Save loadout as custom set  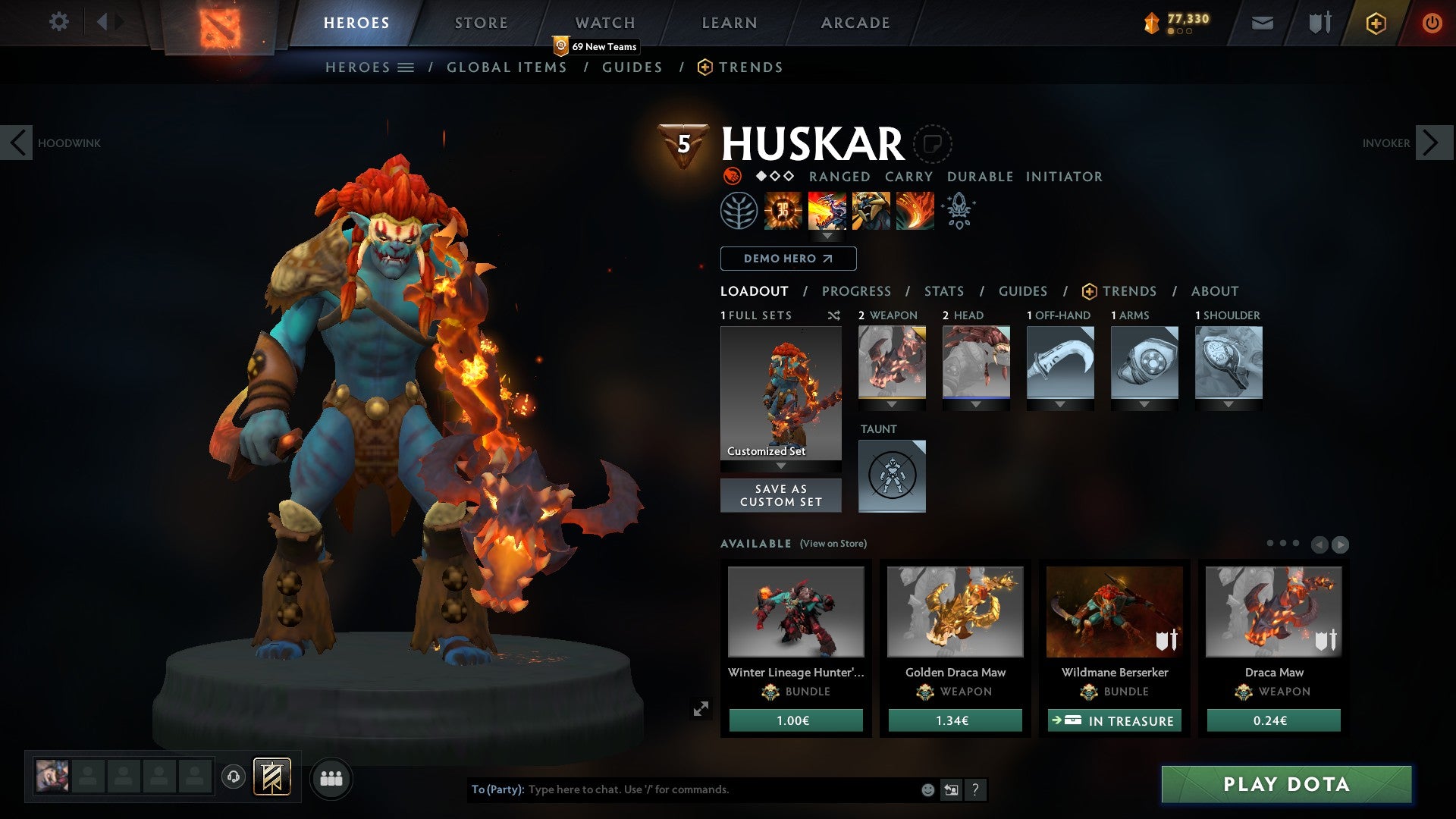point(780,495)
